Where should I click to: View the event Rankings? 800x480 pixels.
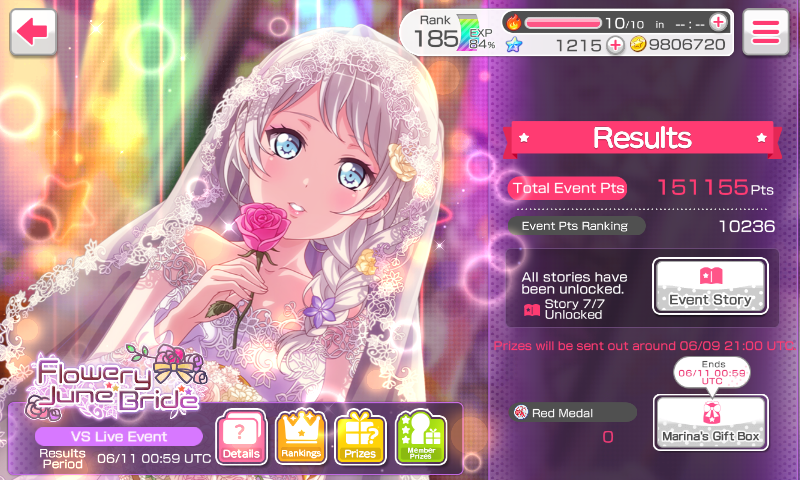(300, 438)
